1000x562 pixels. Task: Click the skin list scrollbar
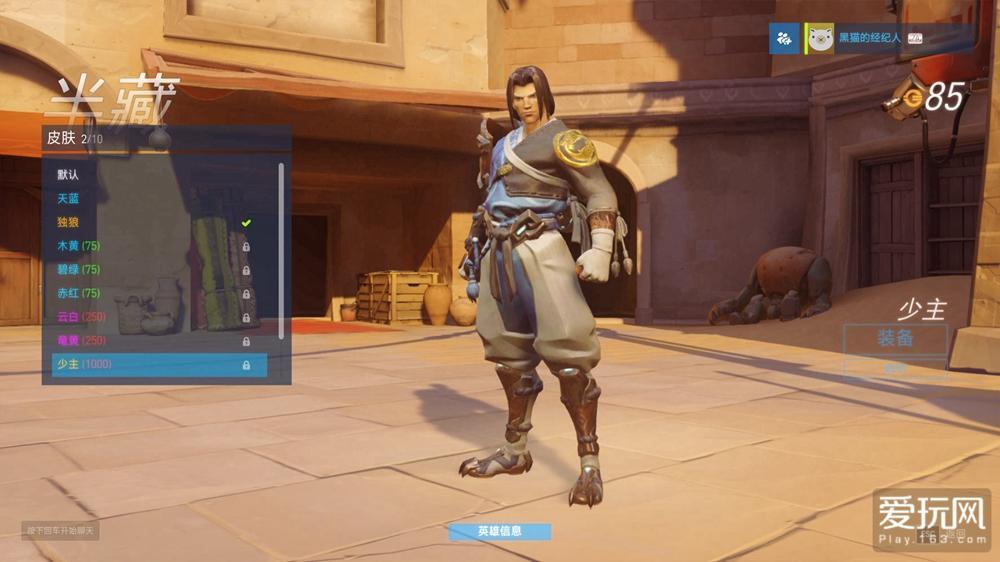point(281,250)
